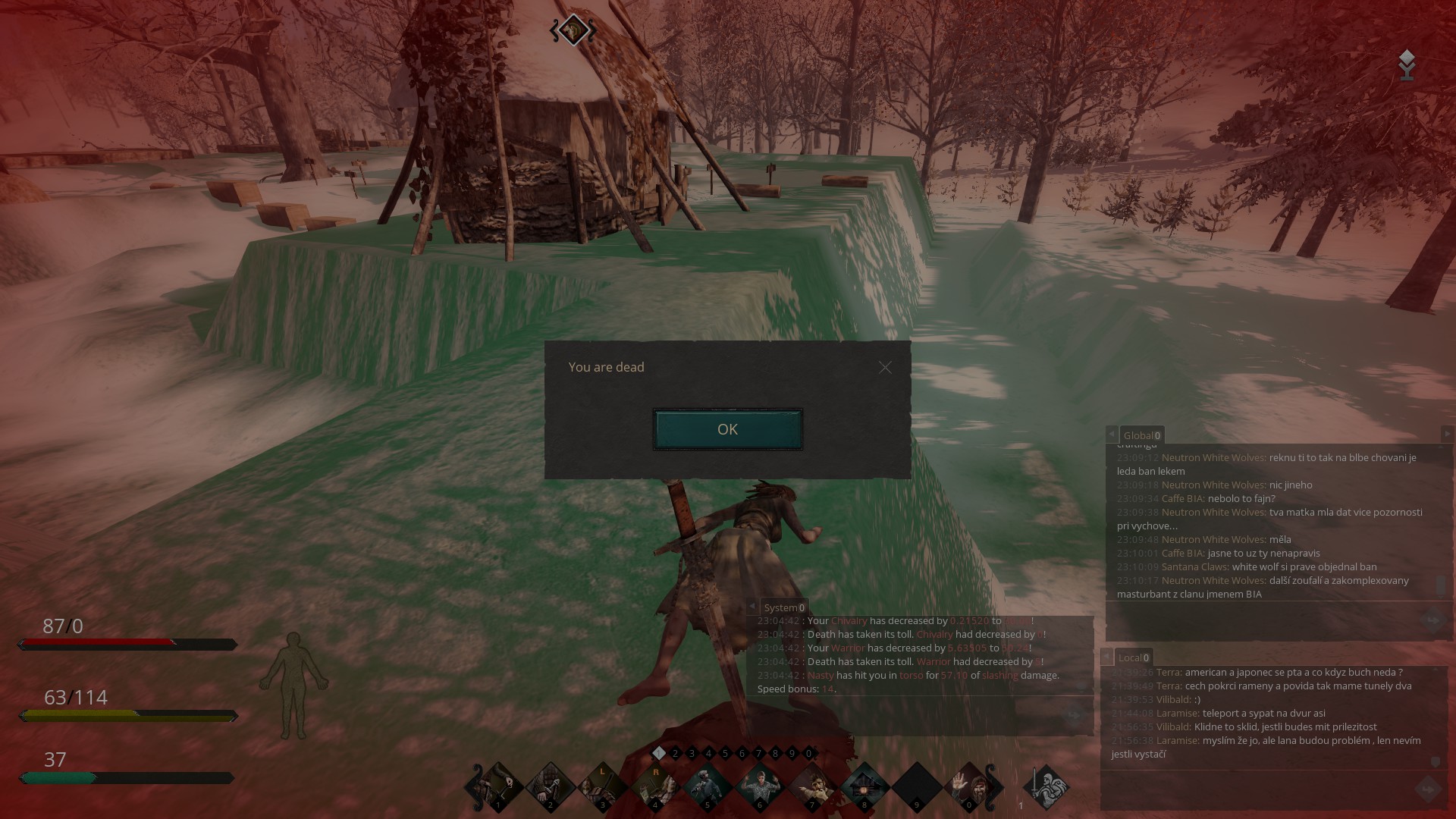Send the Global chat message

click(x=1432, y=621)
